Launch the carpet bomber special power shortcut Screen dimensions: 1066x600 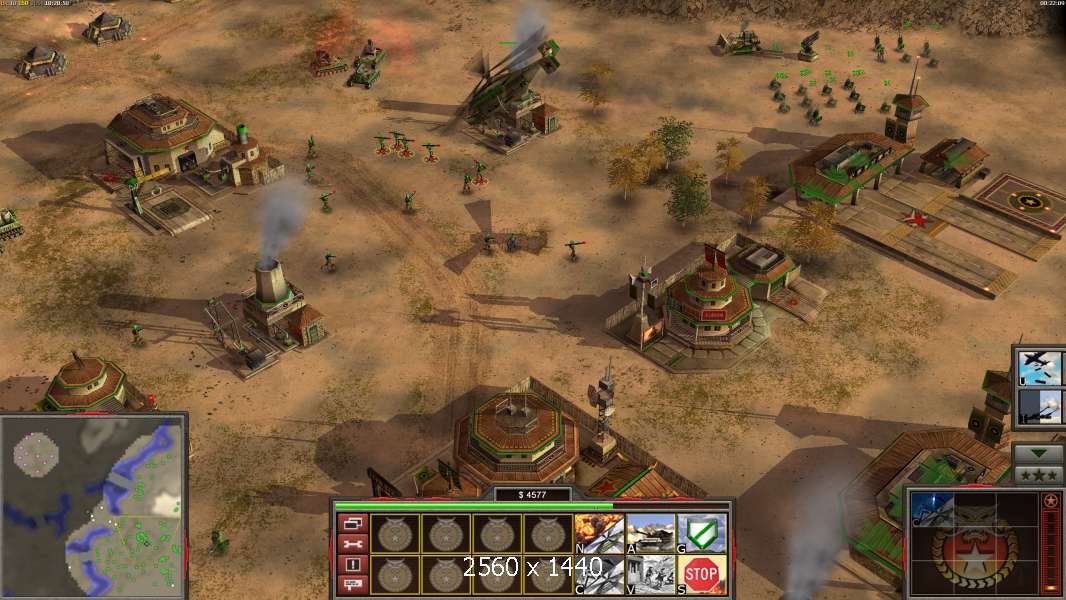pos(1039,367)
